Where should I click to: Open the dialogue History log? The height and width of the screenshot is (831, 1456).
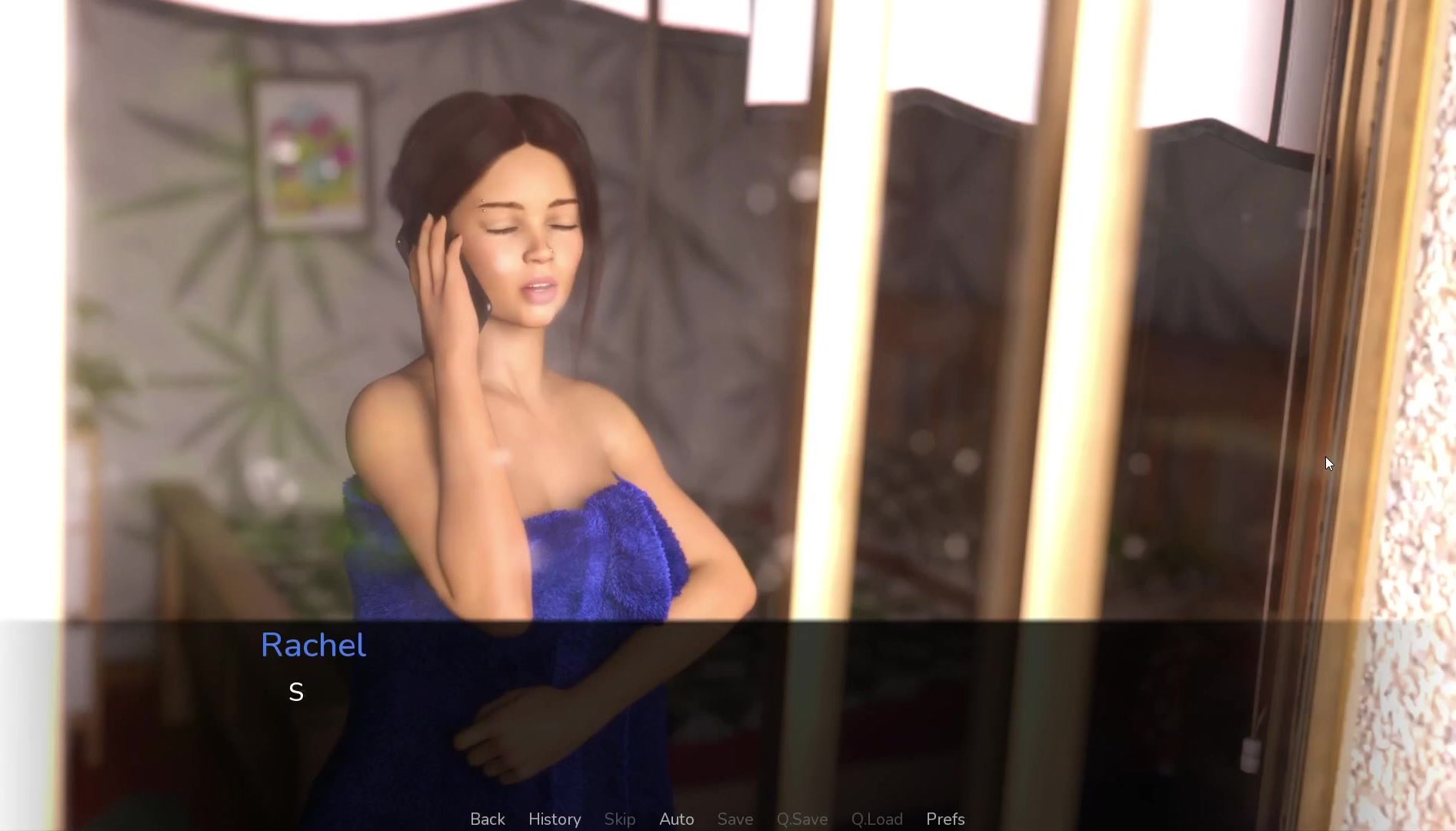[555, 819]
